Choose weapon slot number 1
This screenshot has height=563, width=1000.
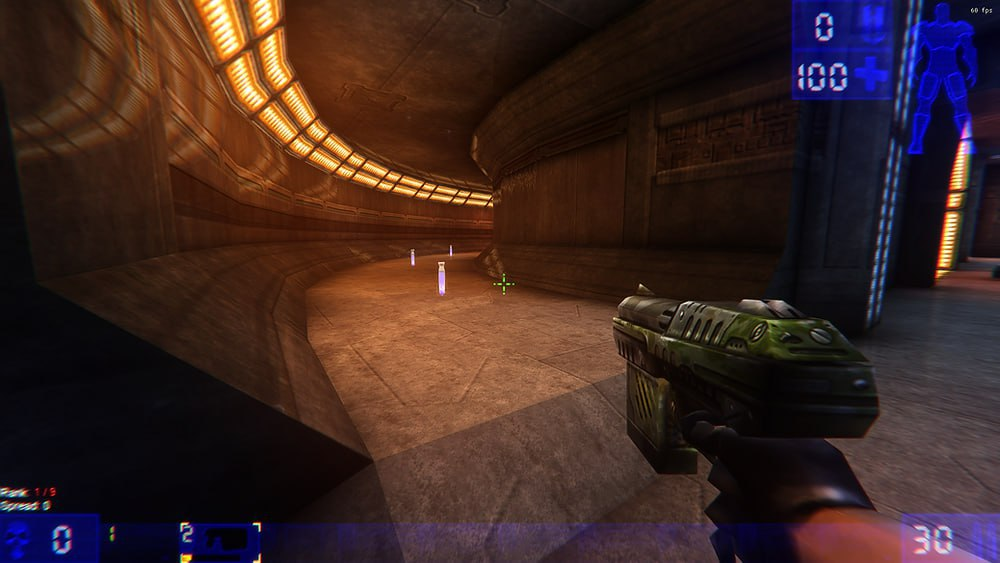pos(111,534)
